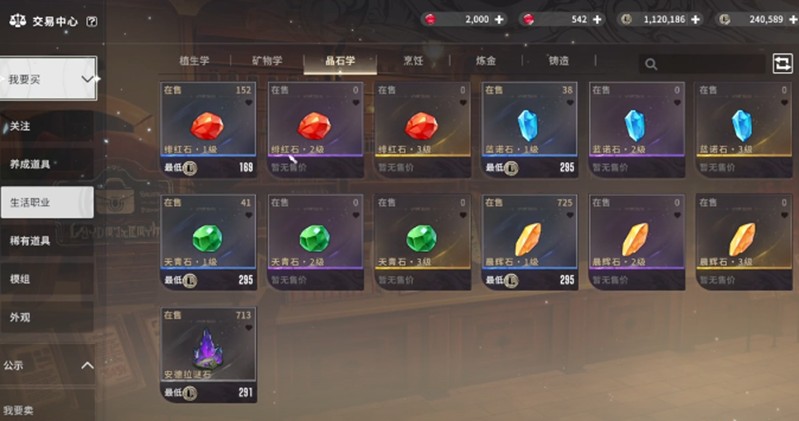799x421 pixels.
Task: Collapse the 公示 section arrow
Action: click(87, 366)
